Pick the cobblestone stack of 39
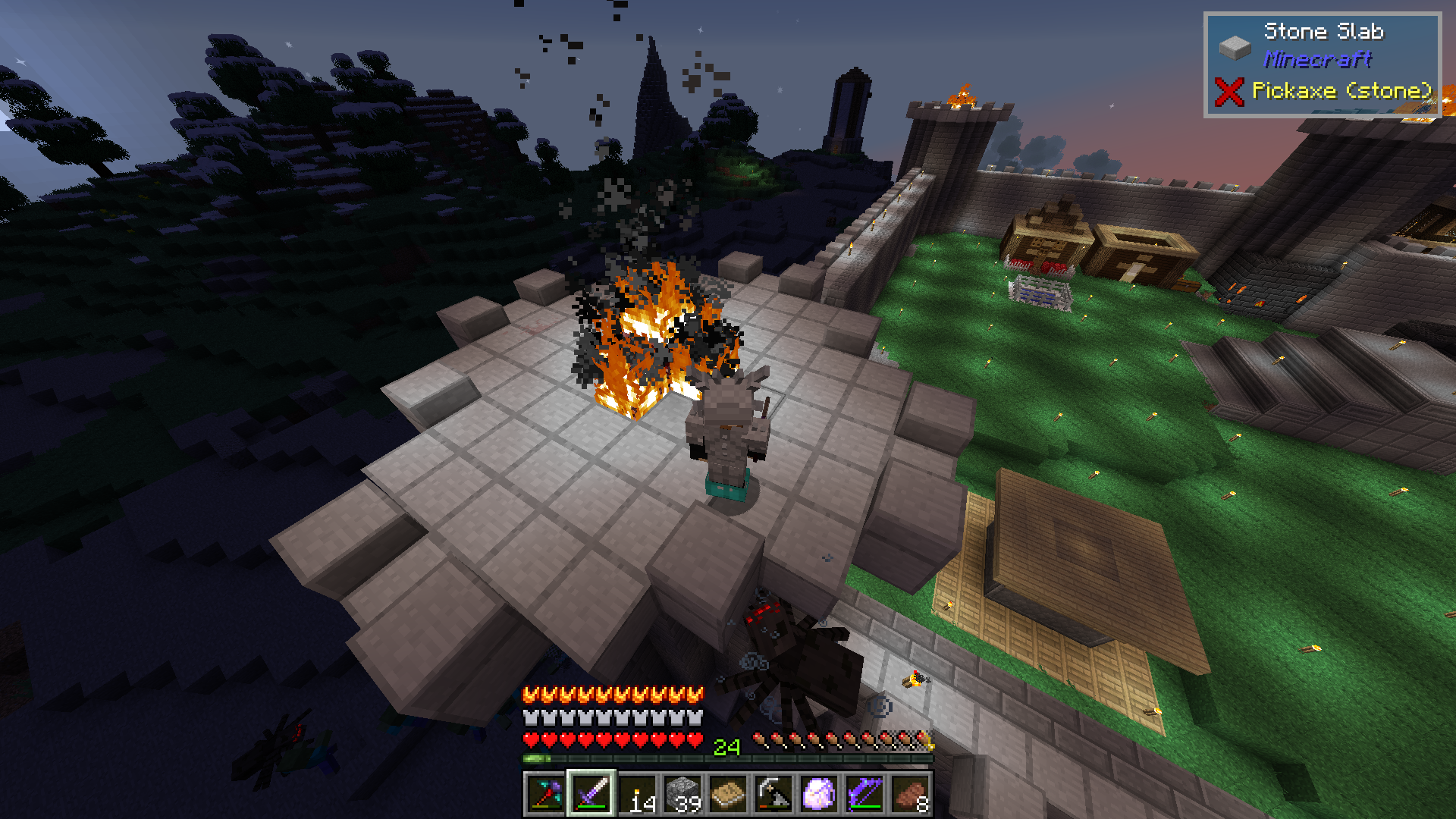 682,794
